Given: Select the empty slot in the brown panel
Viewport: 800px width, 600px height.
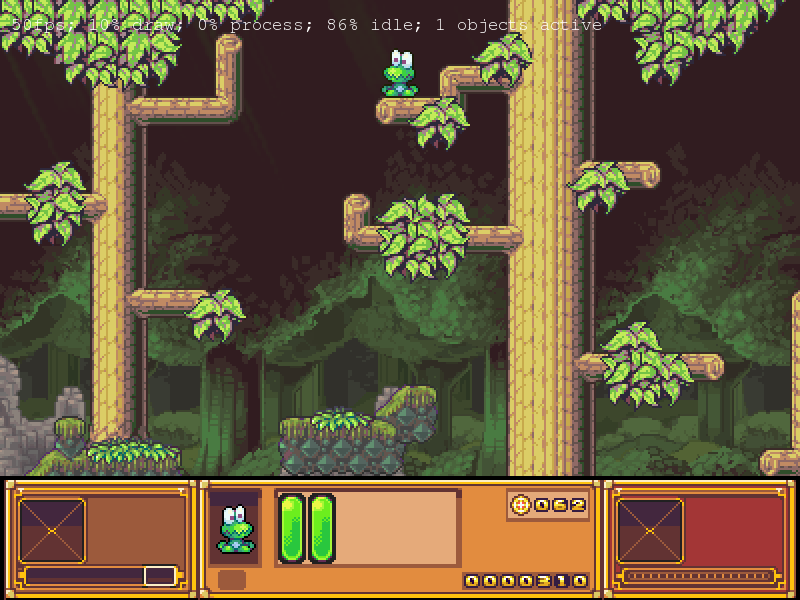Looking at the screenshot, I should (x=52, y=530).
